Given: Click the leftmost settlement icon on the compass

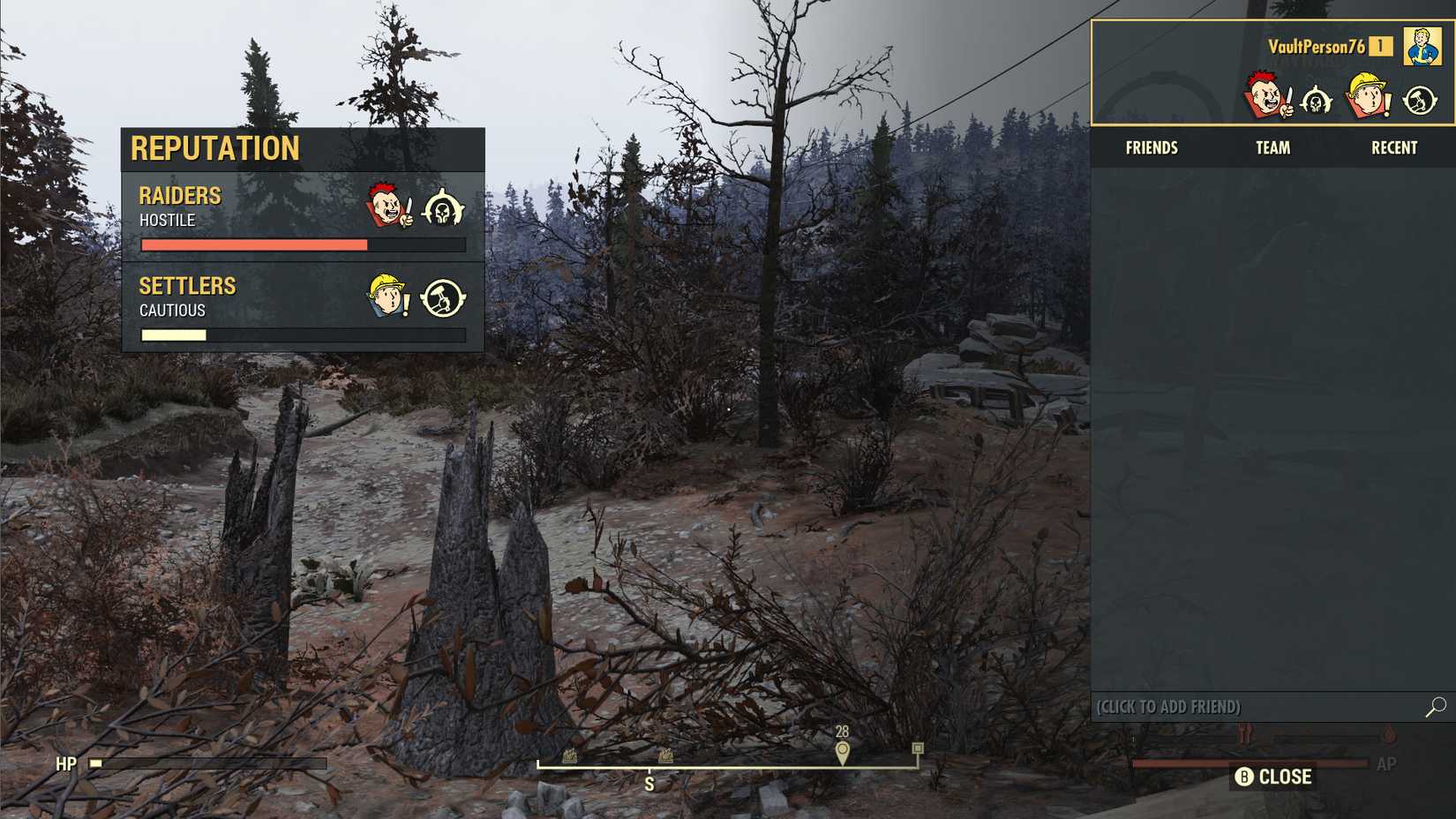Looking at the screenshot, I should [x=569, y=756].
